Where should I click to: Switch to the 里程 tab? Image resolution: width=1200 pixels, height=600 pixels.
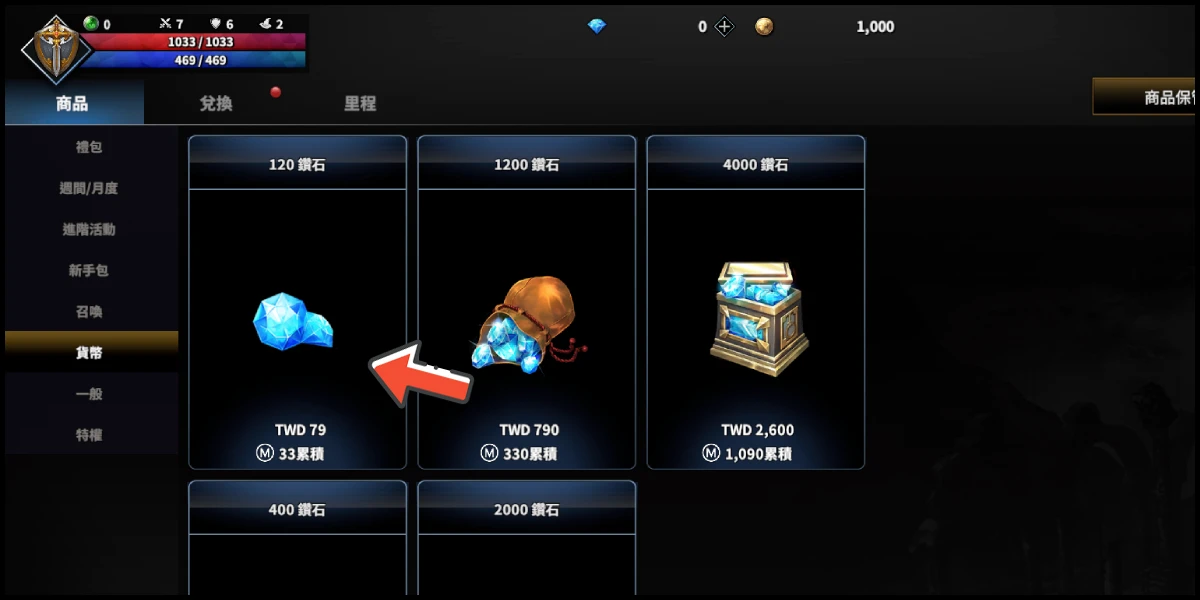click(x=360, y=103)
